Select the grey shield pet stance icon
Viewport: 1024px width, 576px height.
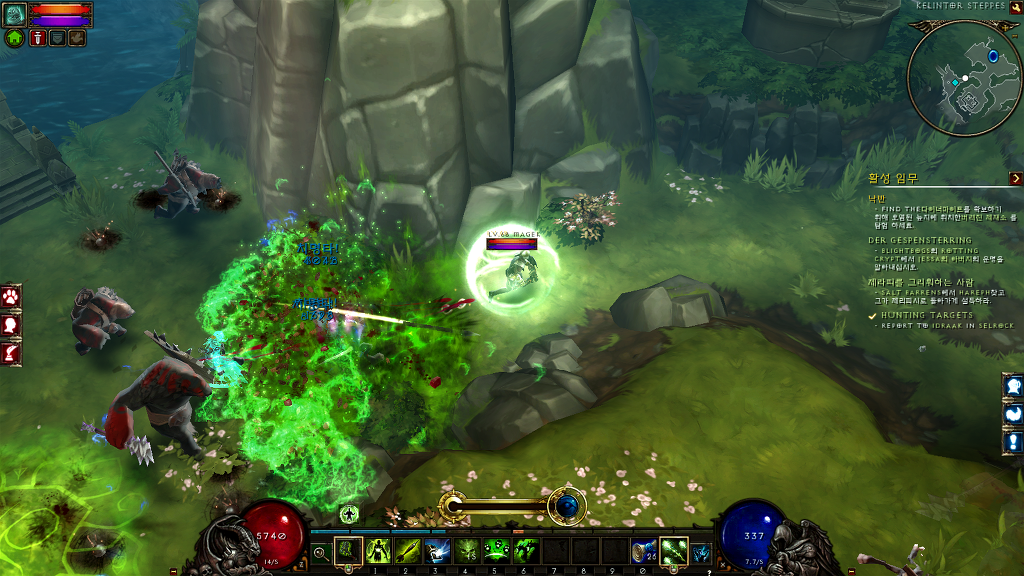point(57,38)
